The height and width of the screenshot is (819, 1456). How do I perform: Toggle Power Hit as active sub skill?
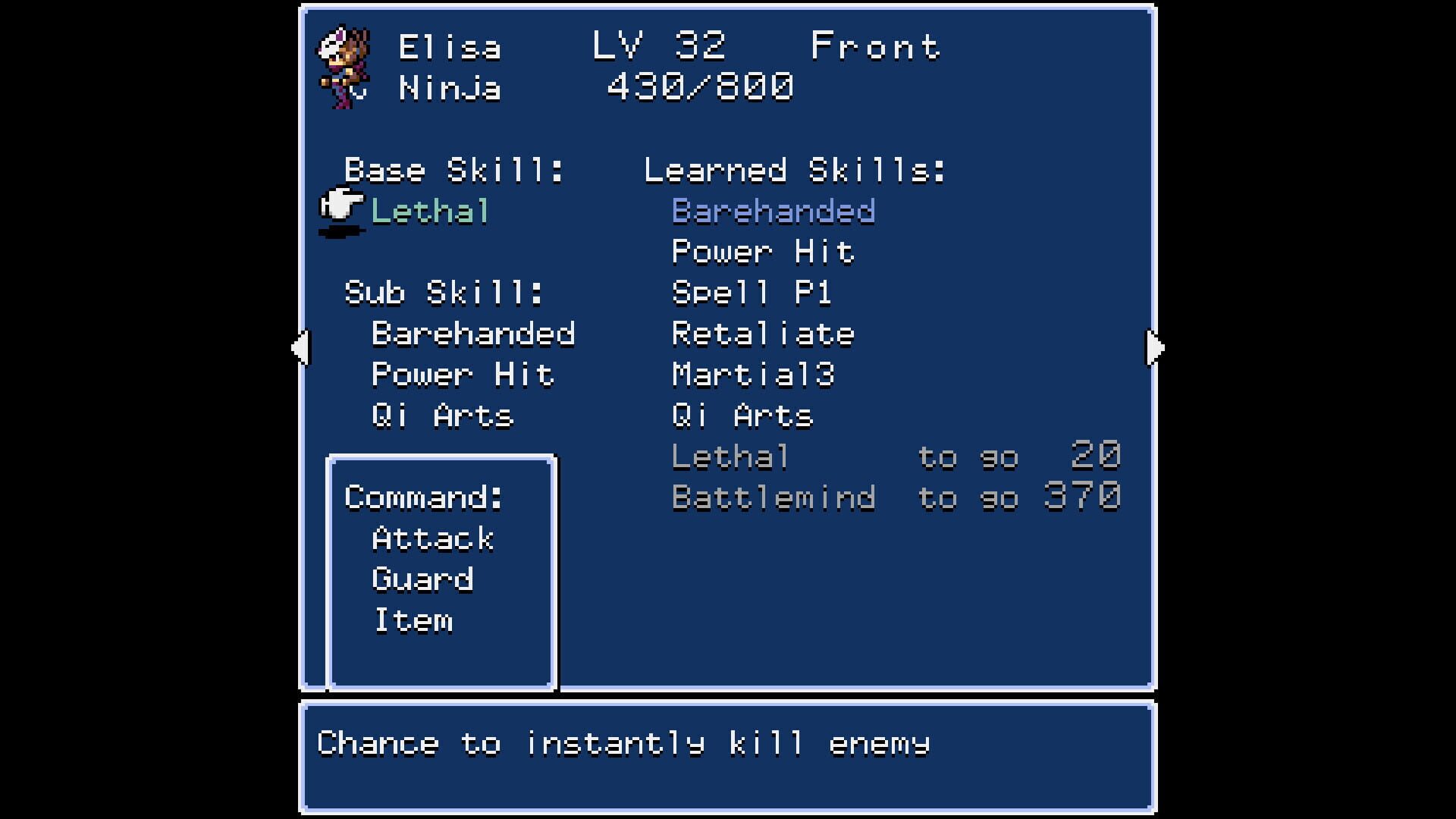(463, 374)
